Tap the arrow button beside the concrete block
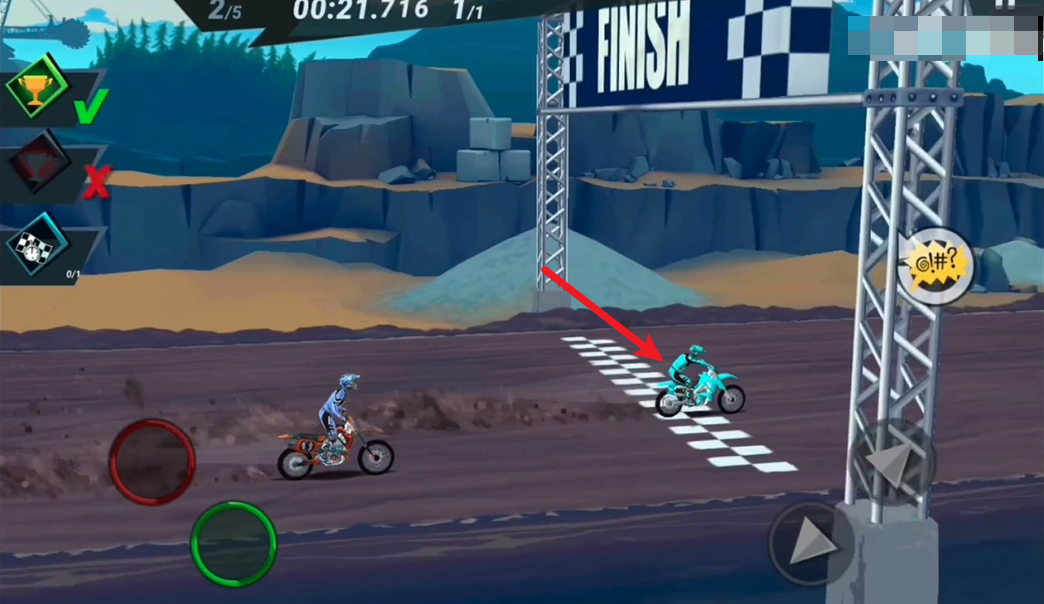The width and height of the screenshot is (1044, 604). click(x=811, y=543)
